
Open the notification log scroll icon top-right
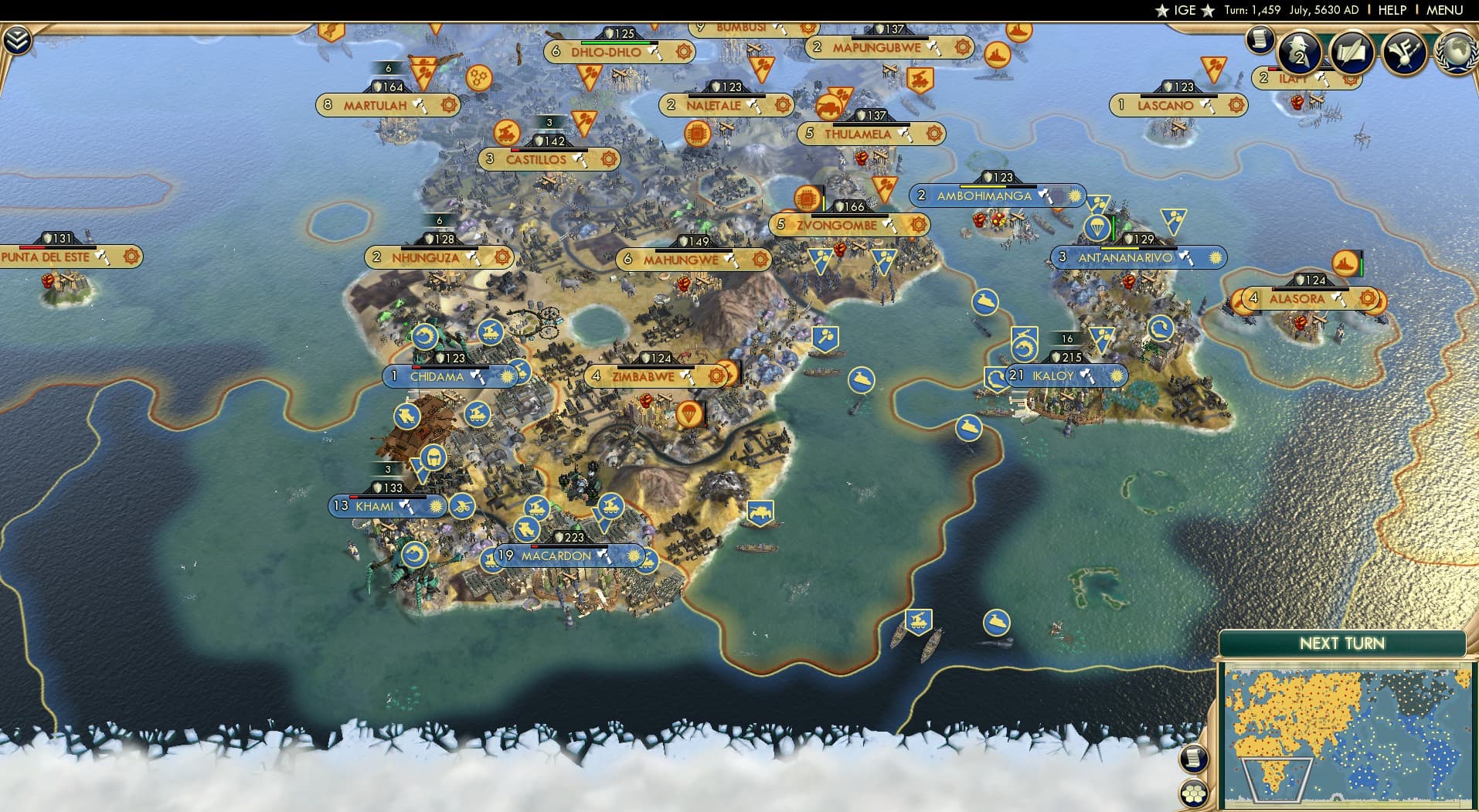click(x=1261, y=41)
